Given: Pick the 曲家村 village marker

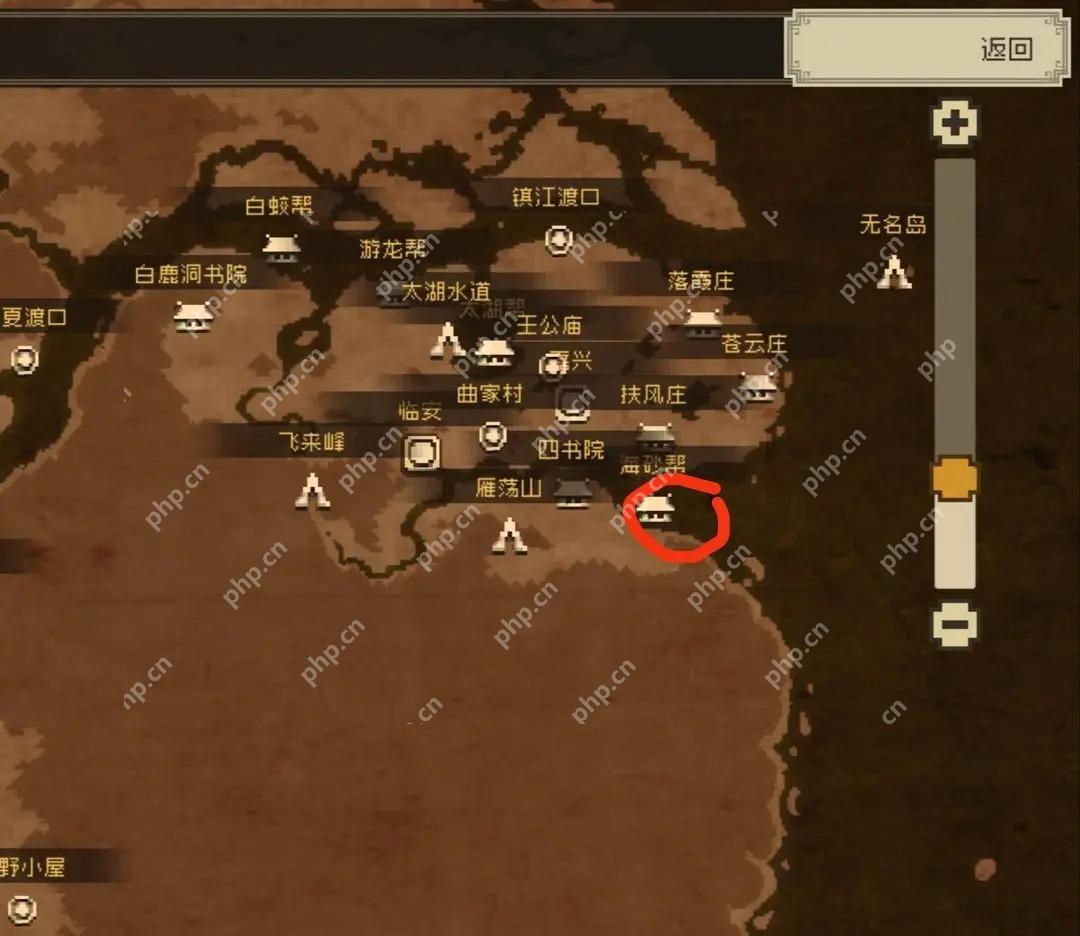Looking at the screenshot, I should pos(492,435).
